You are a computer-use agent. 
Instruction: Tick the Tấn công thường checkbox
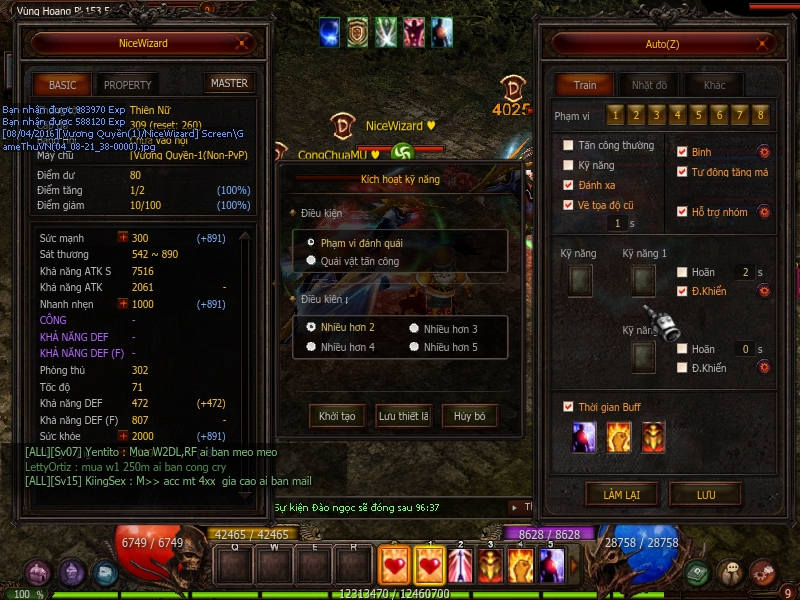pyautogui.click(x=569, y=146)
